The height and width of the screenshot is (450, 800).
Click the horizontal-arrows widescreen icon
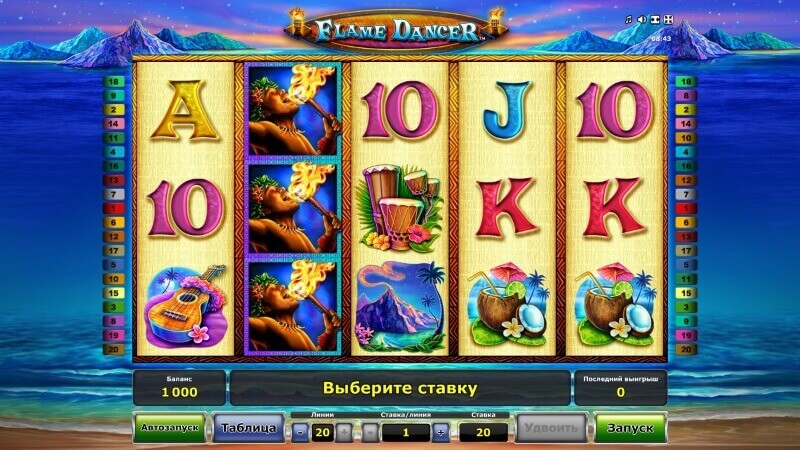click(654, 19)
